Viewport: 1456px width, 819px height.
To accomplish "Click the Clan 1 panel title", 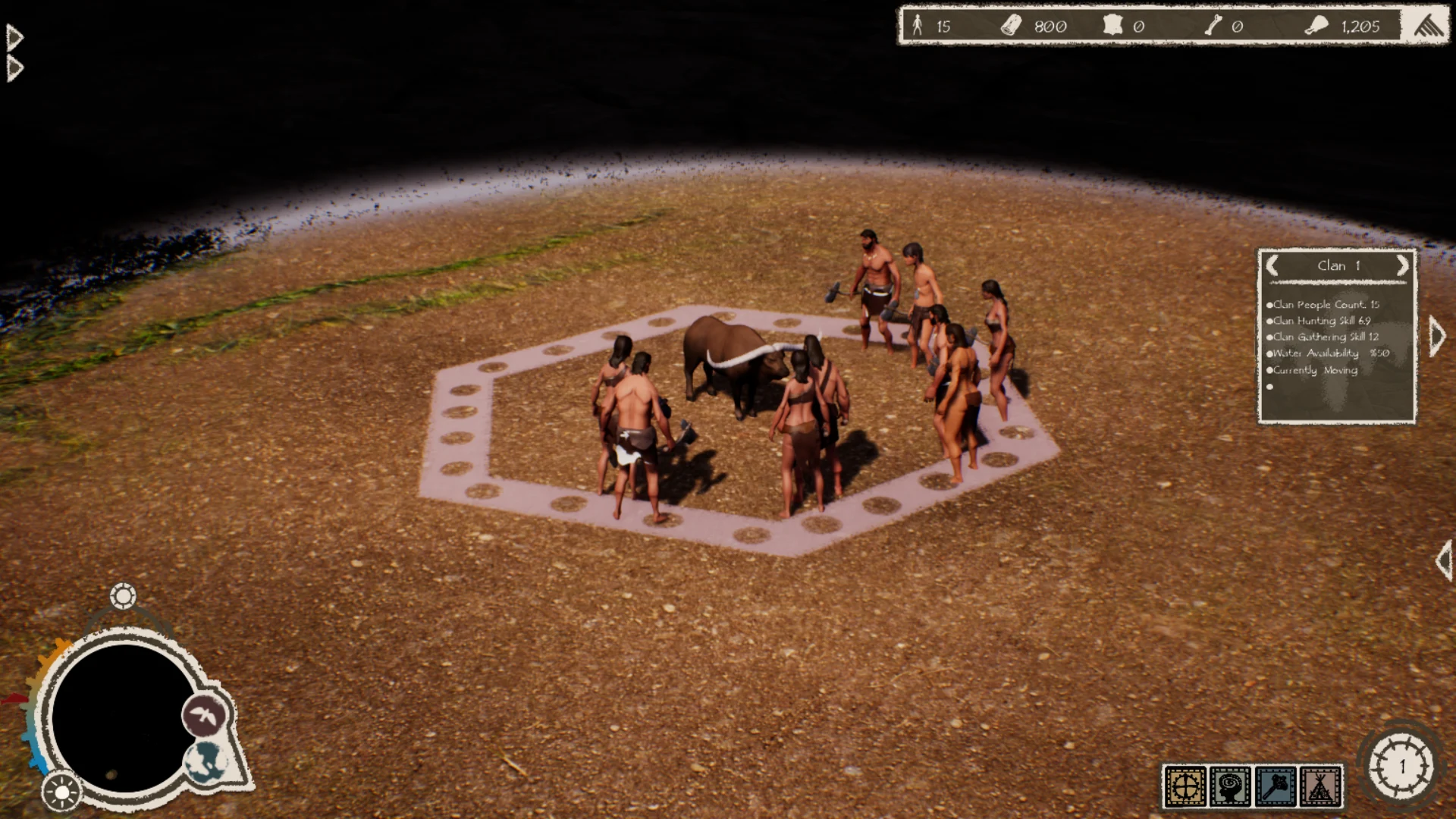I will click(x=1338, y=265).
